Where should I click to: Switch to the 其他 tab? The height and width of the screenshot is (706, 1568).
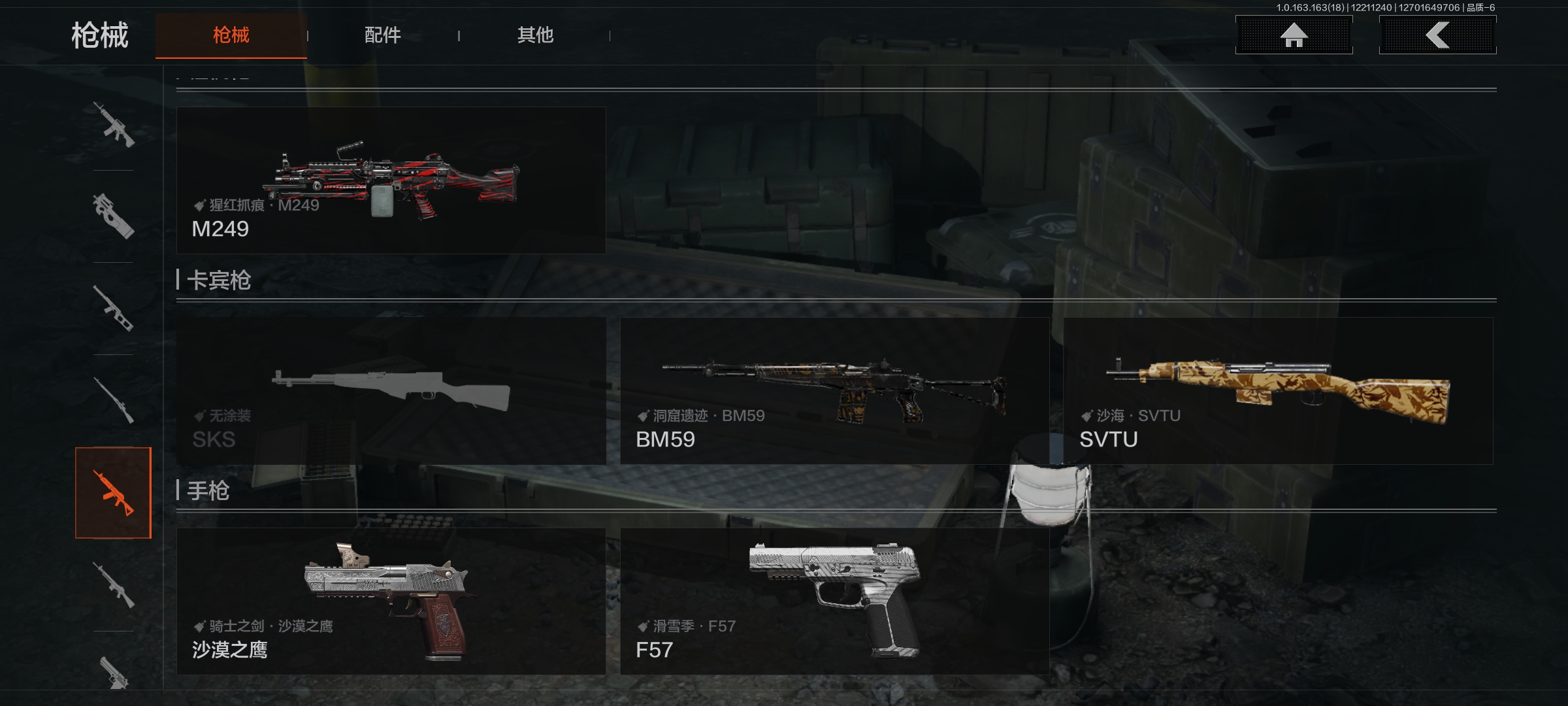[535, 35]
